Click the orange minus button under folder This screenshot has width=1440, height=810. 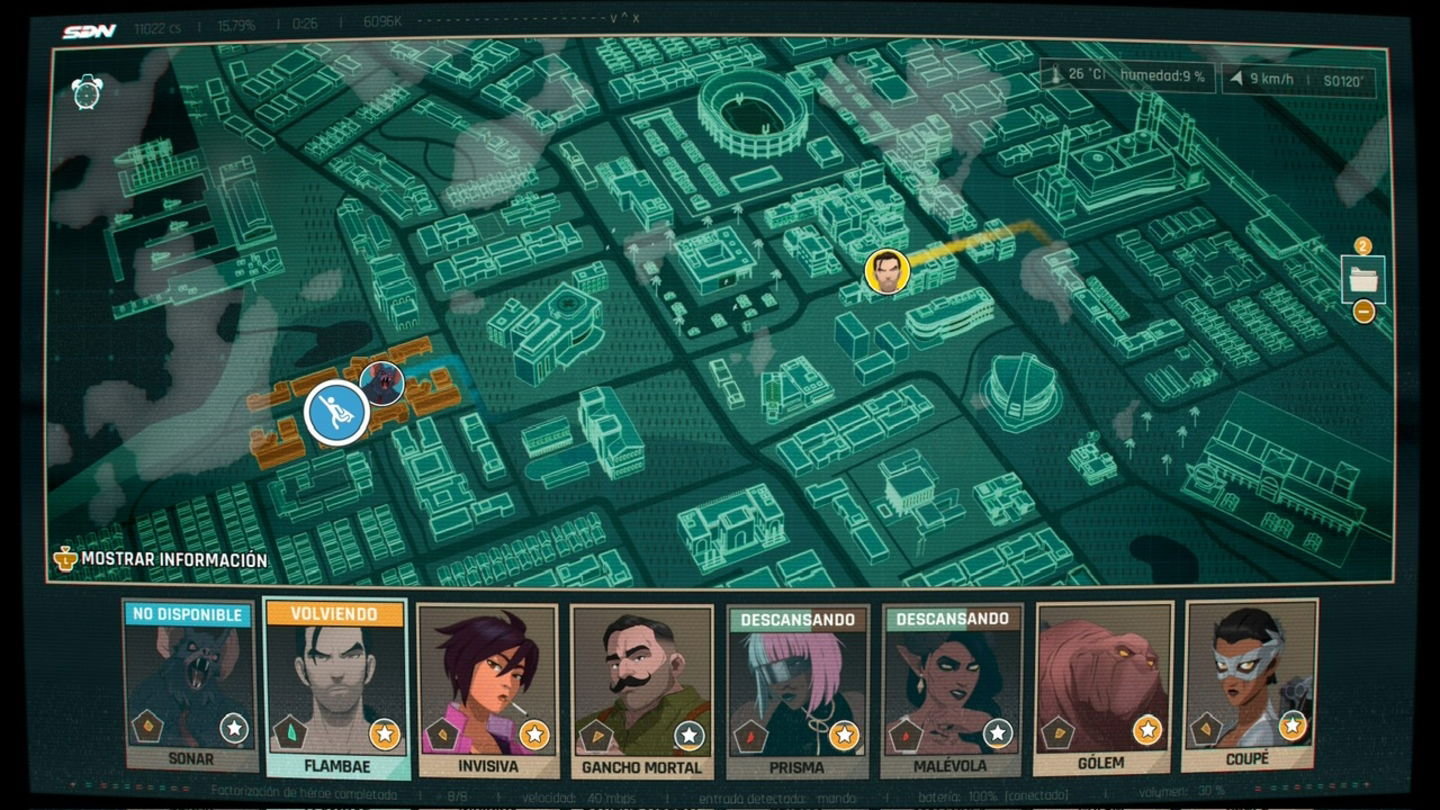click(x=1363, y=312)
